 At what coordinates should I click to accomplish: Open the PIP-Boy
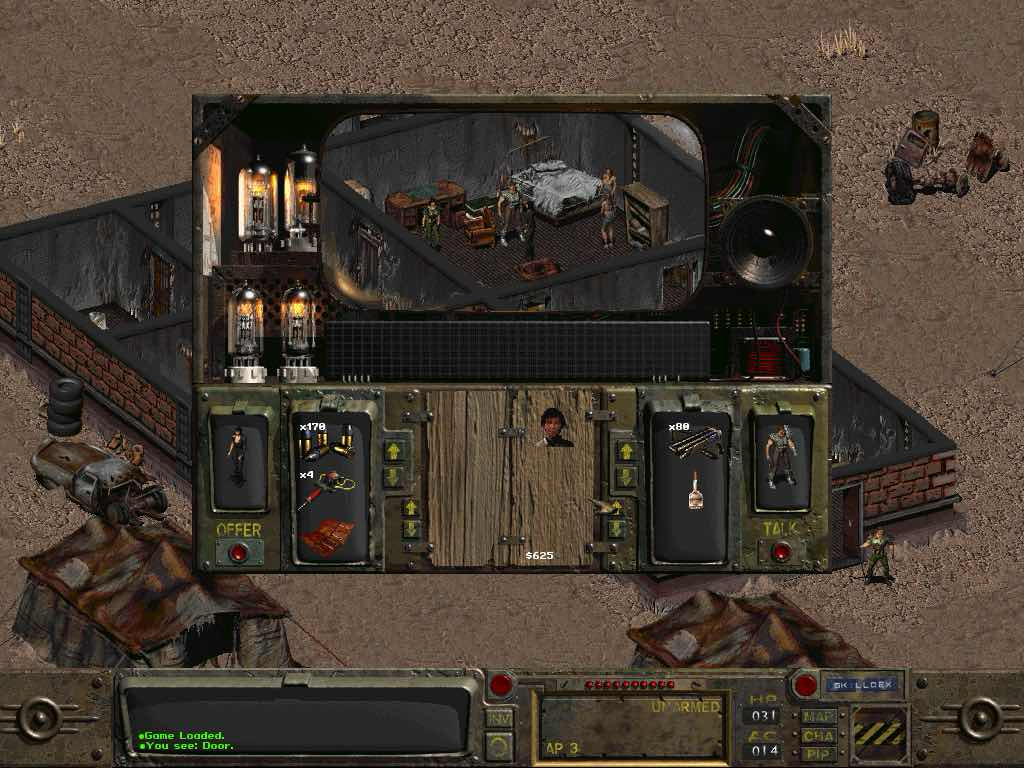click(x=817, y=752)
